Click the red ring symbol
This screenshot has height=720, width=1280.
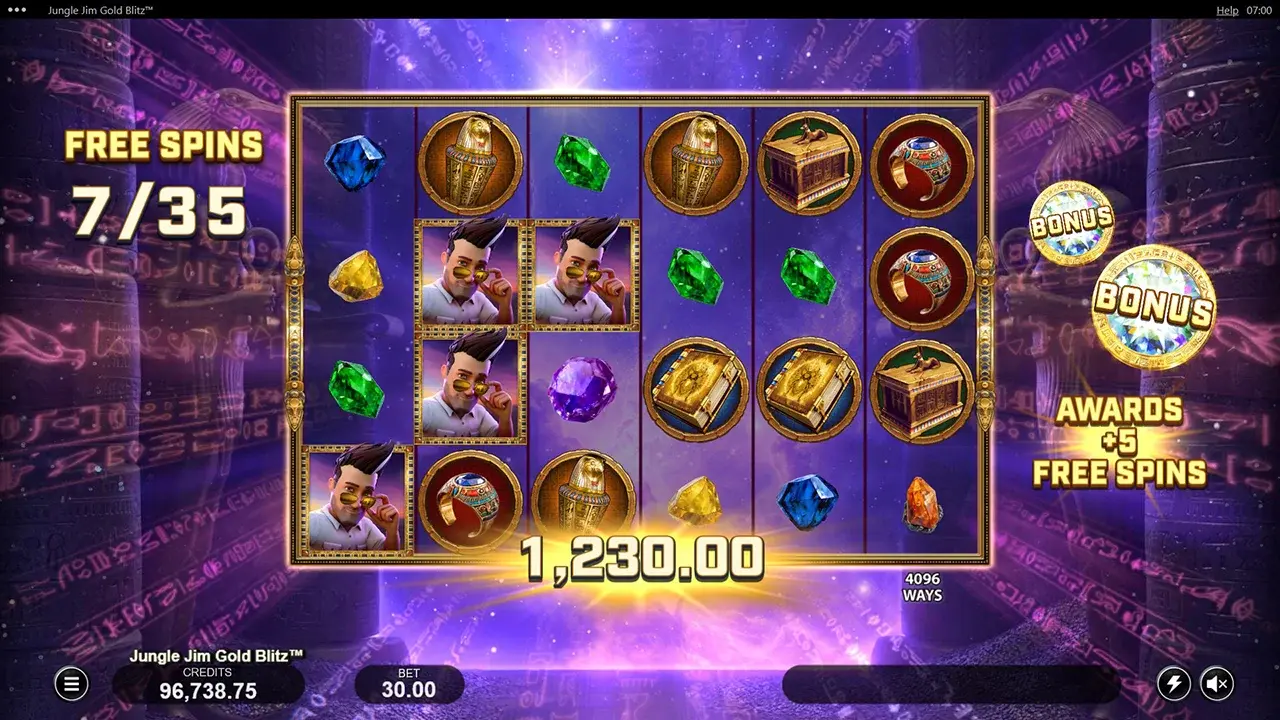pos(924,162)
